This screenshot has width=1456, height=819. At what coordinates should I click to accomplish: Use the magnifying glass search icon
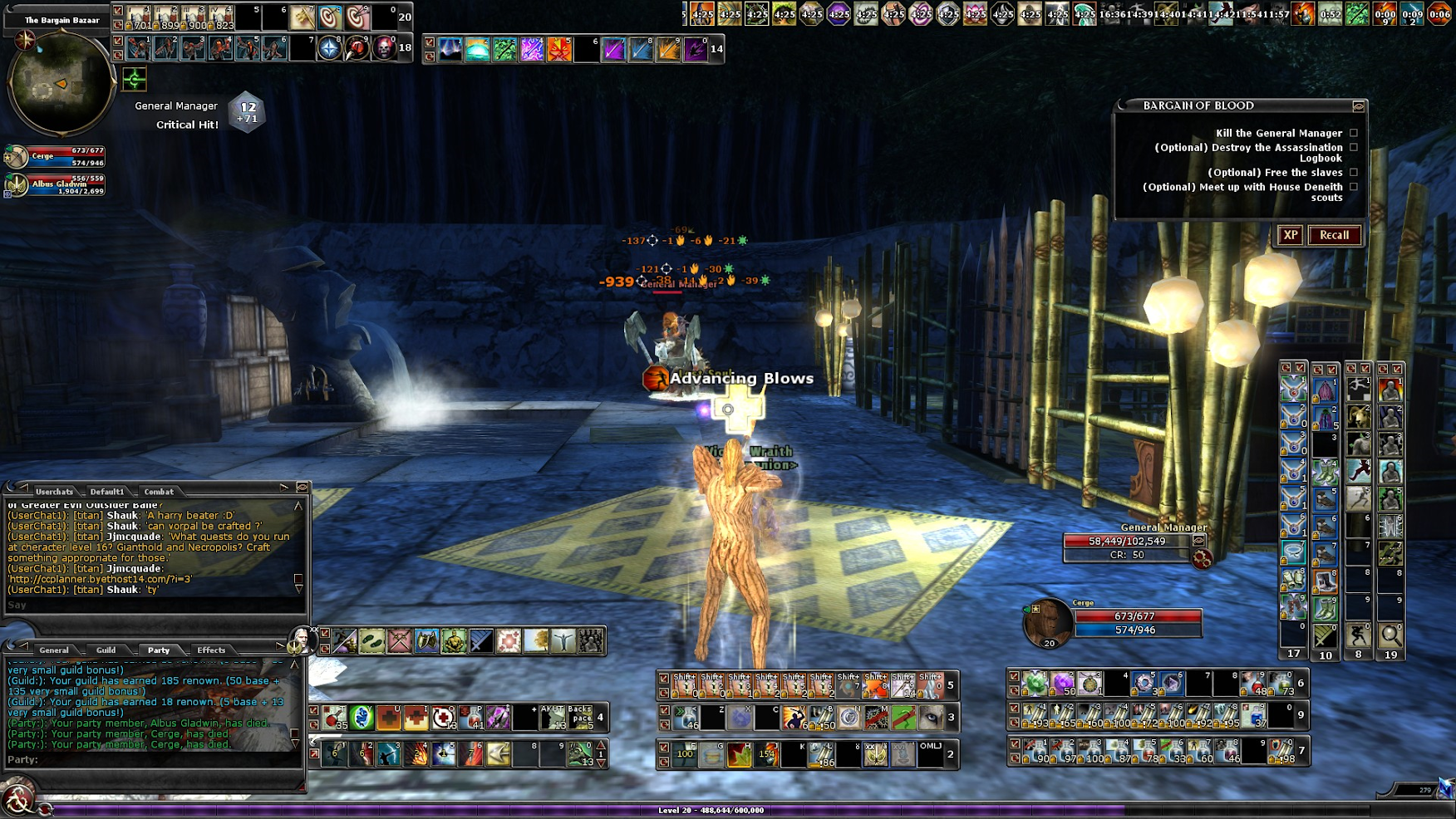click(1390, 636)
